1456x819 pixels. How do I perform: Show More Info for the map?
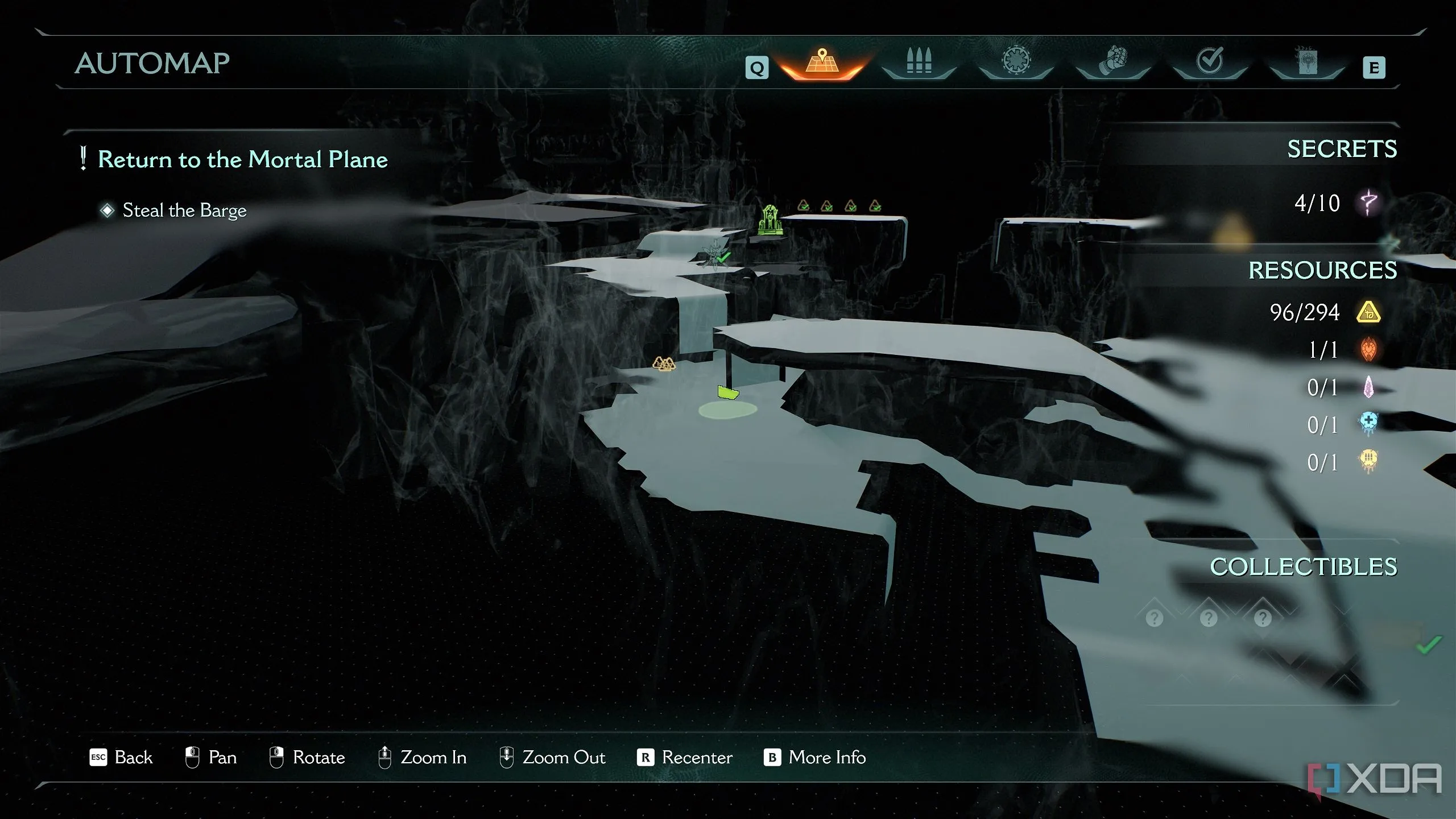tap(815, 758)
